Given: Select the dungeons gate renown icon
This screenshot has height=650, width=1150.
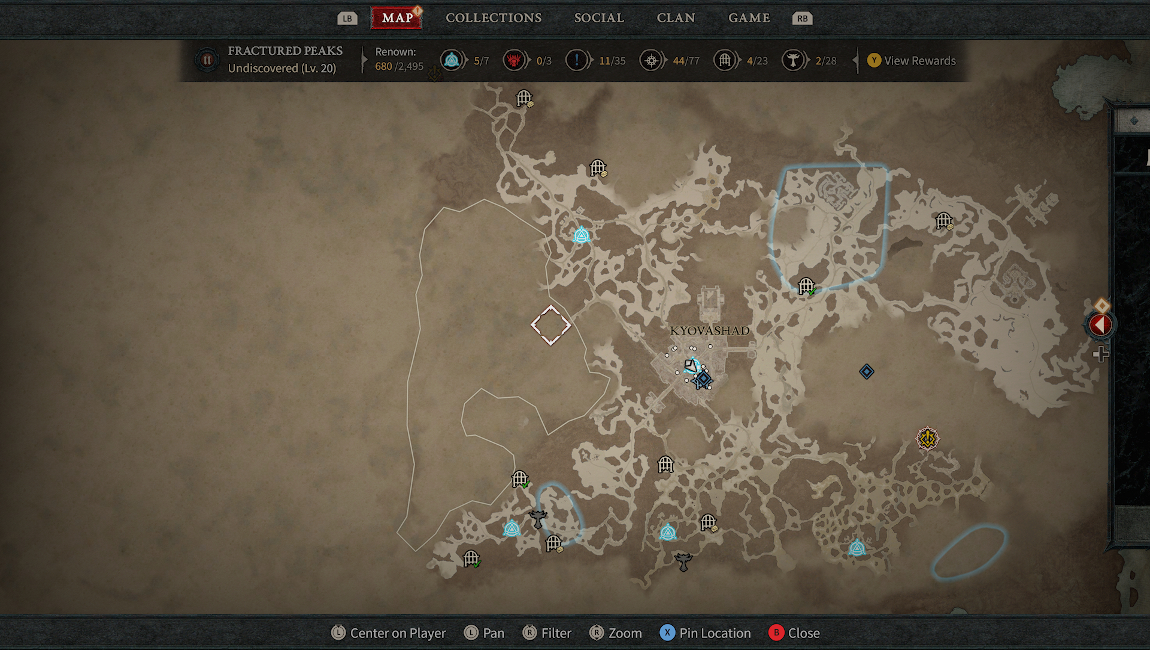Looking at the screenshot, I should coord(725,61).
